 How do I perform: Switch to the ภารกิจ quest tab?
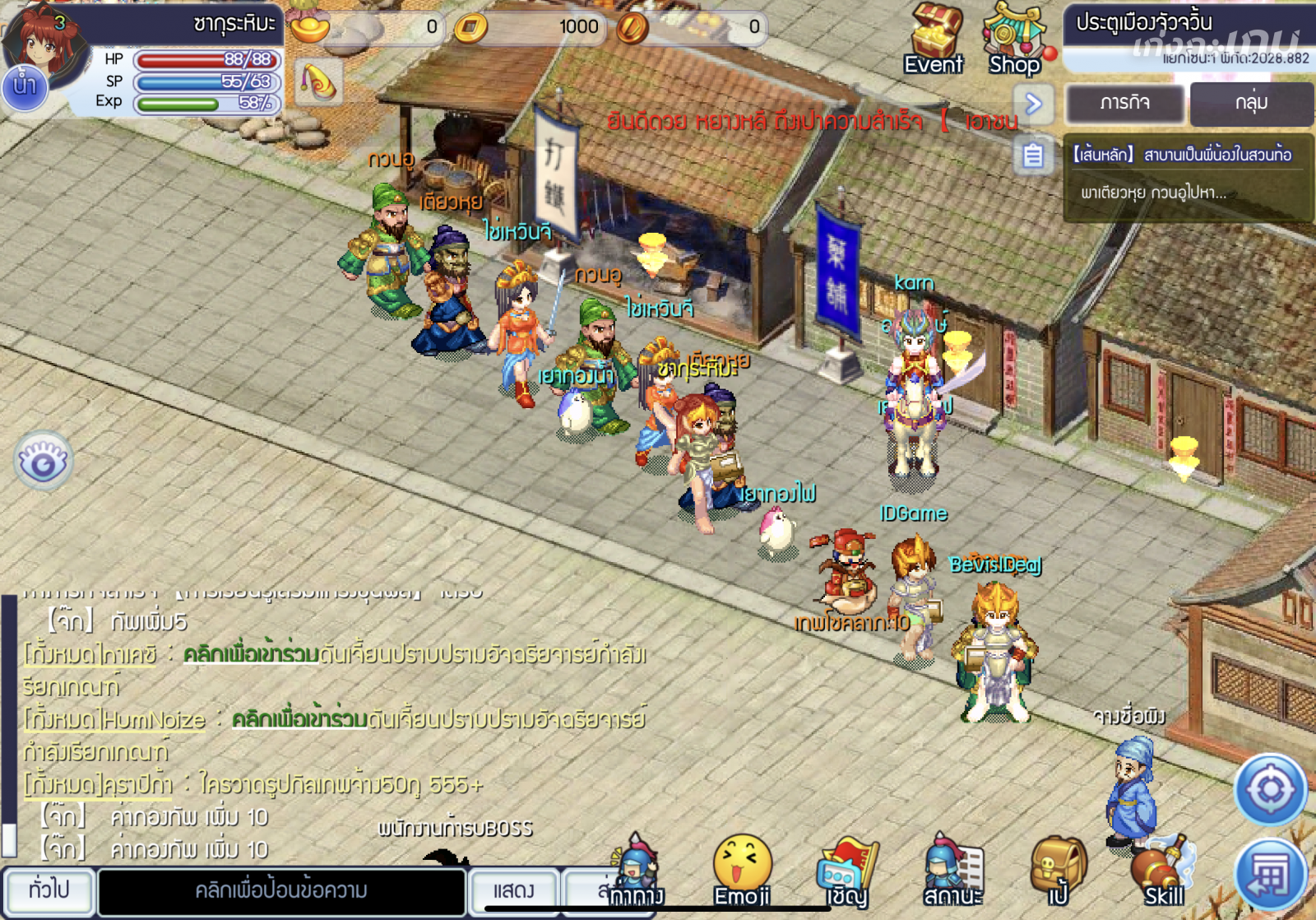point(1124,103)
